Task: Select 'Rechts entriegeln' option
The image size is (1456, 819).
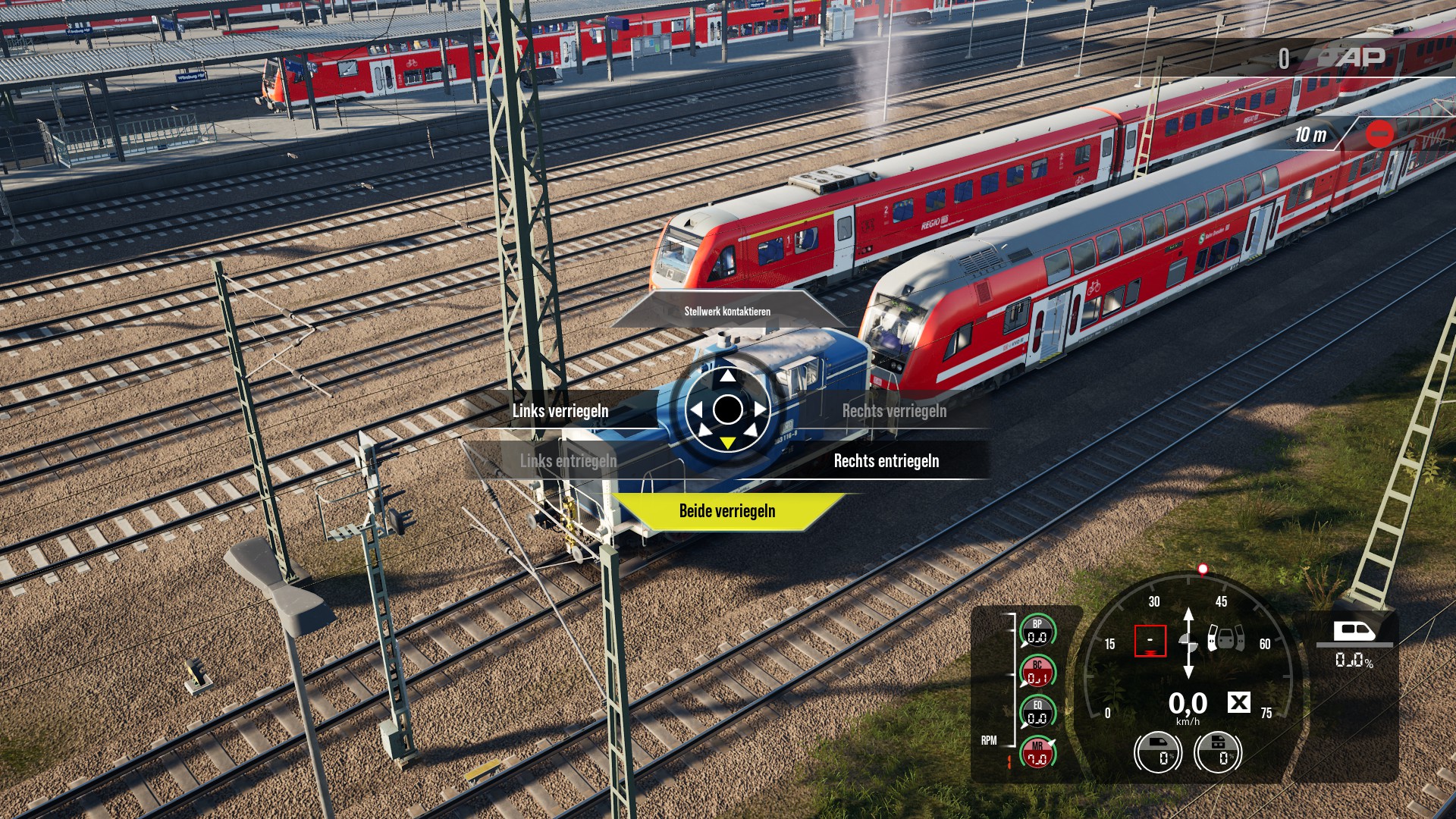Action: [886, 461]
